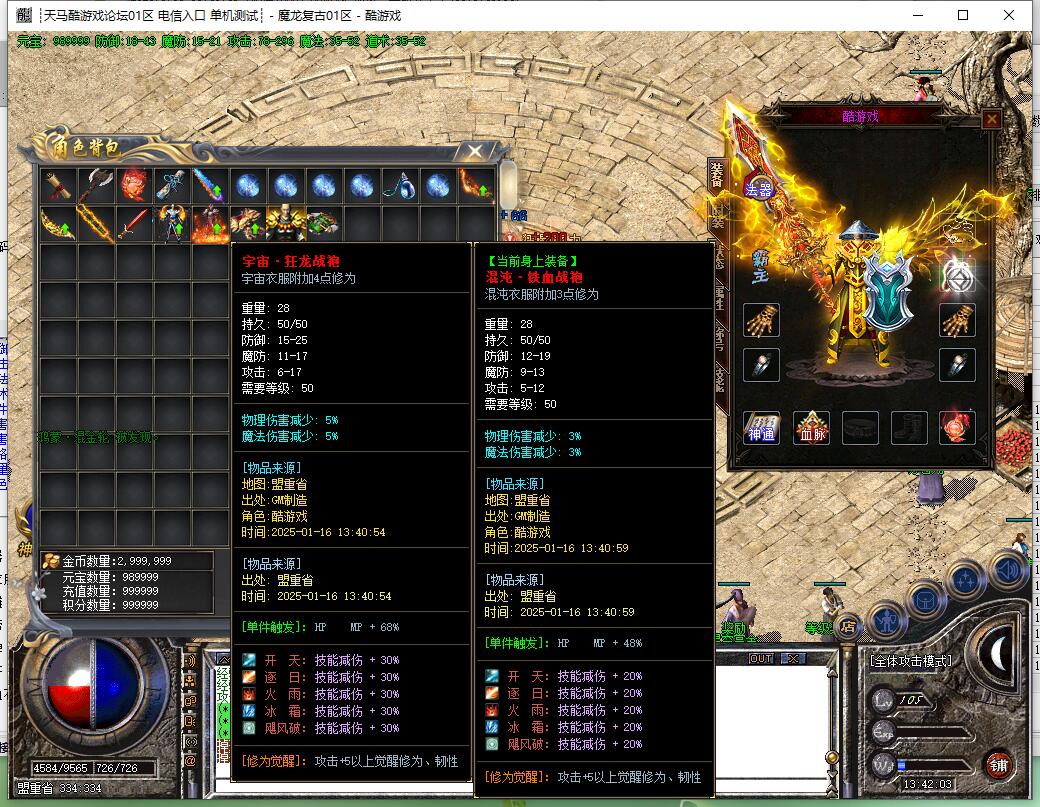Toggle sound with the speaker button
The image size is (1040, 807).
point(1007,569)
